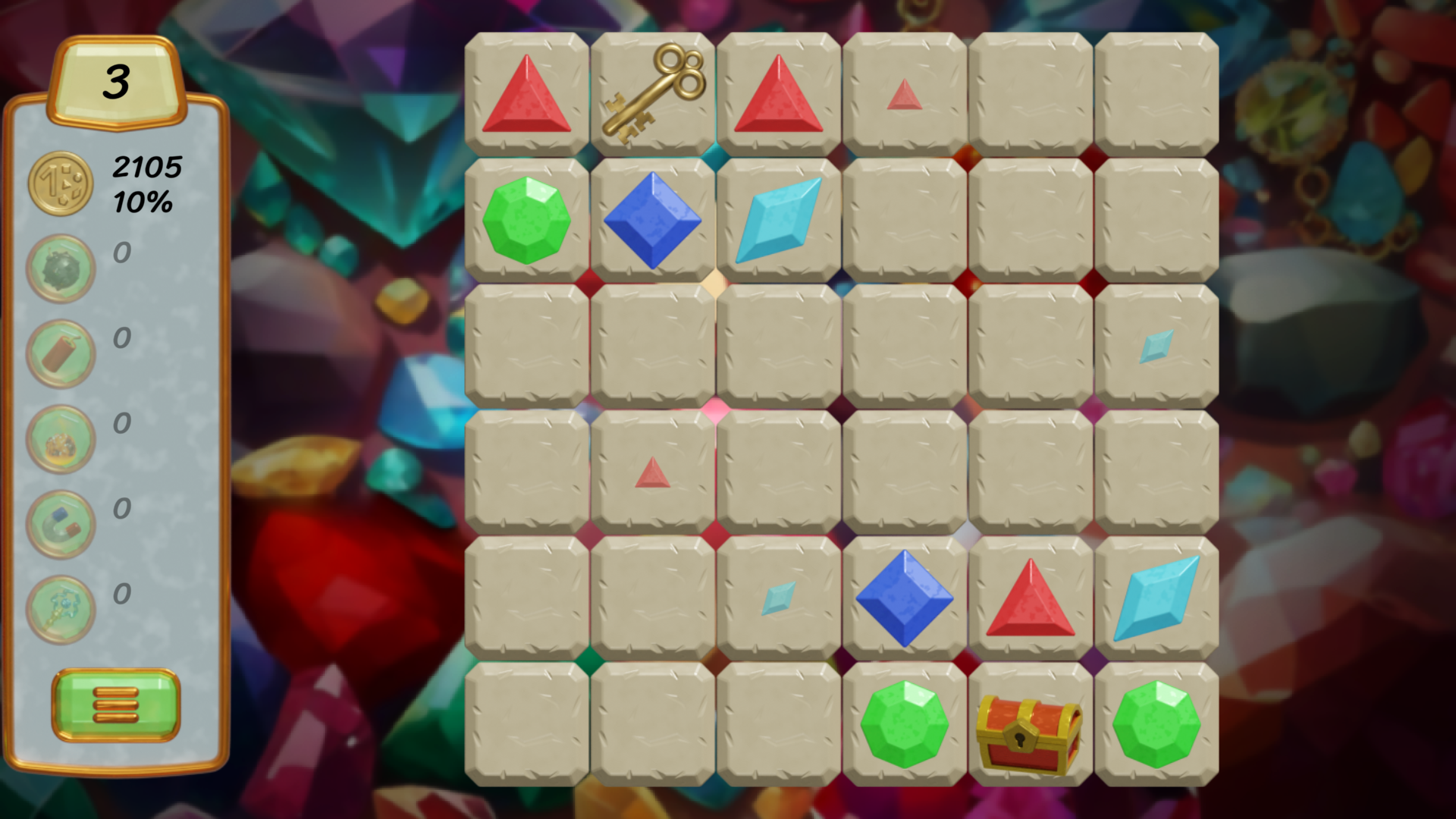Screen dimensions: 1456x819
Task: Click the blue diamond in fifth row
Action: click(x=905, y=598)
